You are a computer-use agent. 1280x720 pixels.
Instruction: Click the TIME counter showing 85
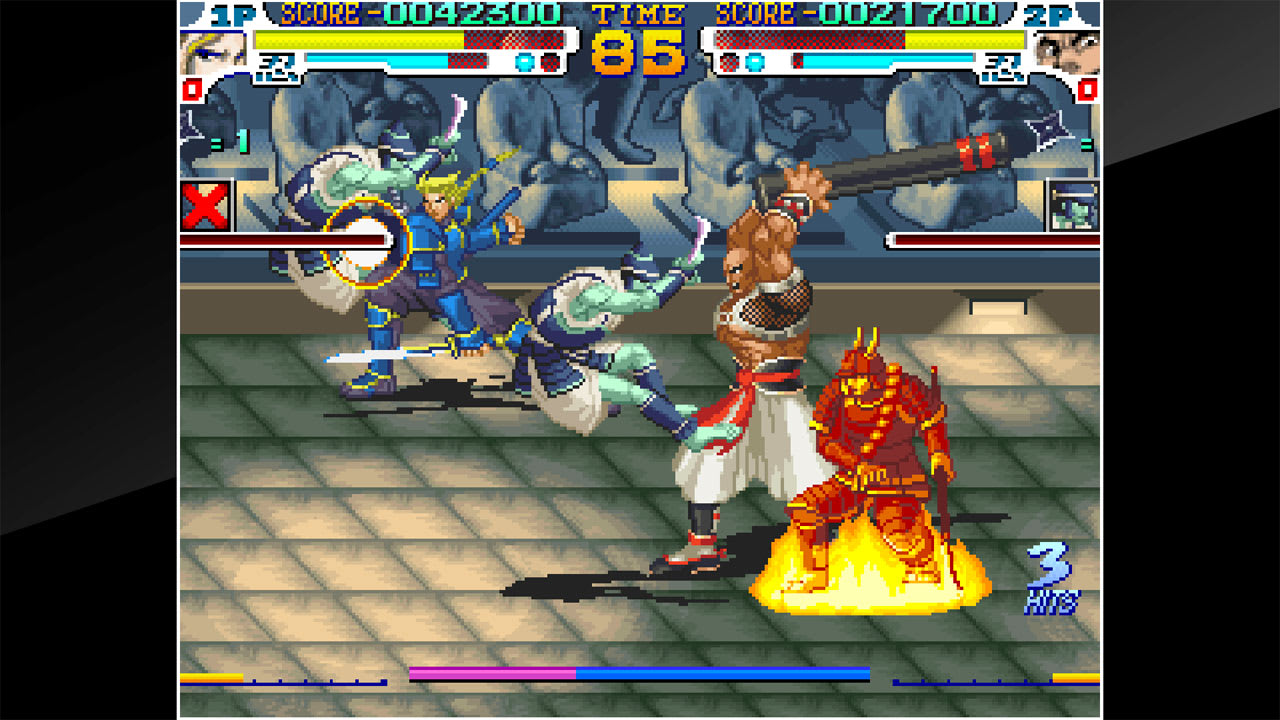640,45
